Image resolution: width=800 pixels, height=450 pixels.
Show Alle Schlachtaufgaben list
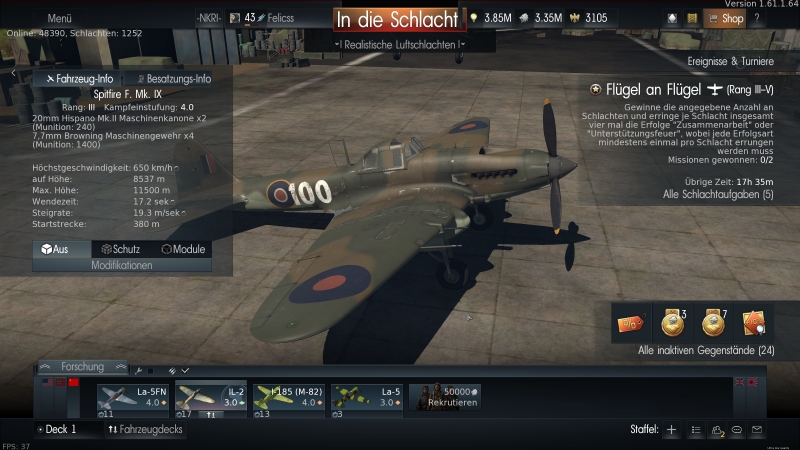click(718, 194)
